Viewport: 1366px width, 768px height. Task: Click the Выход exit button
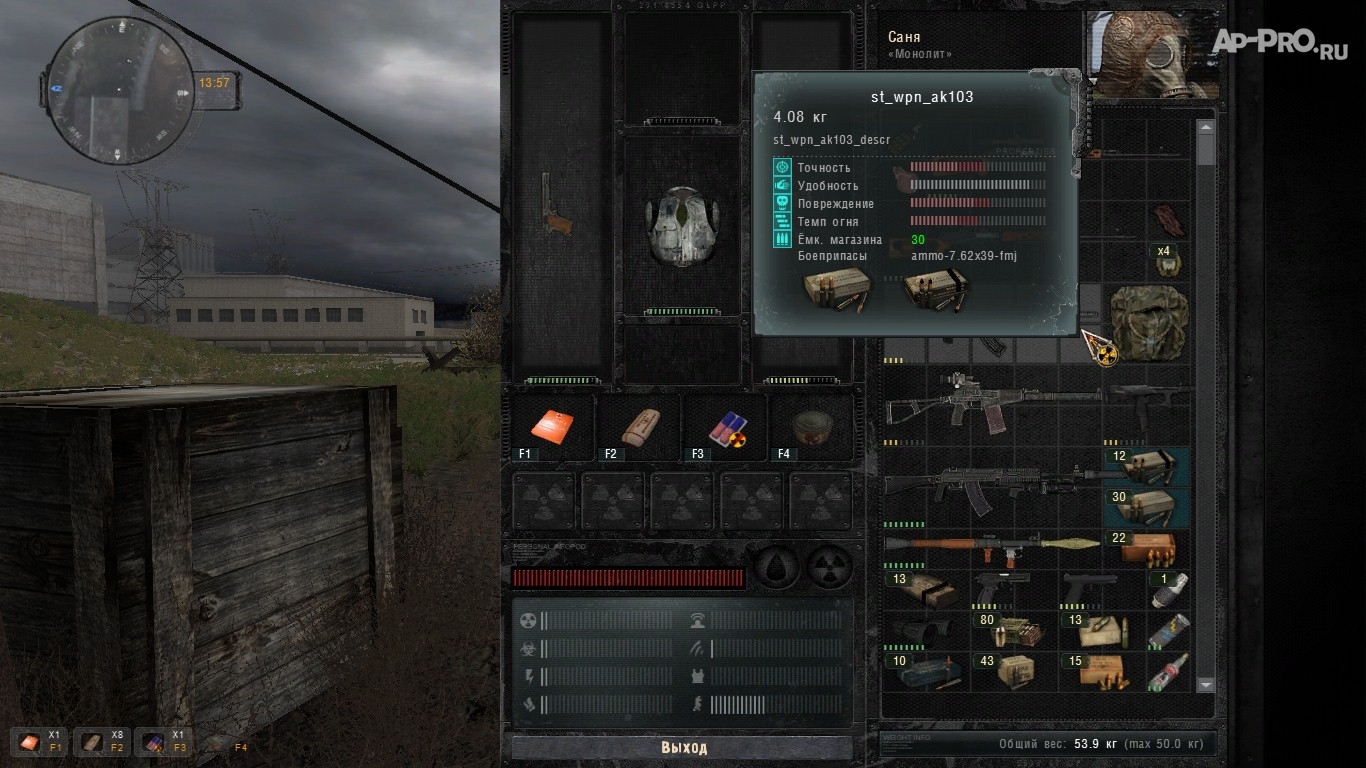pos(682,748)
